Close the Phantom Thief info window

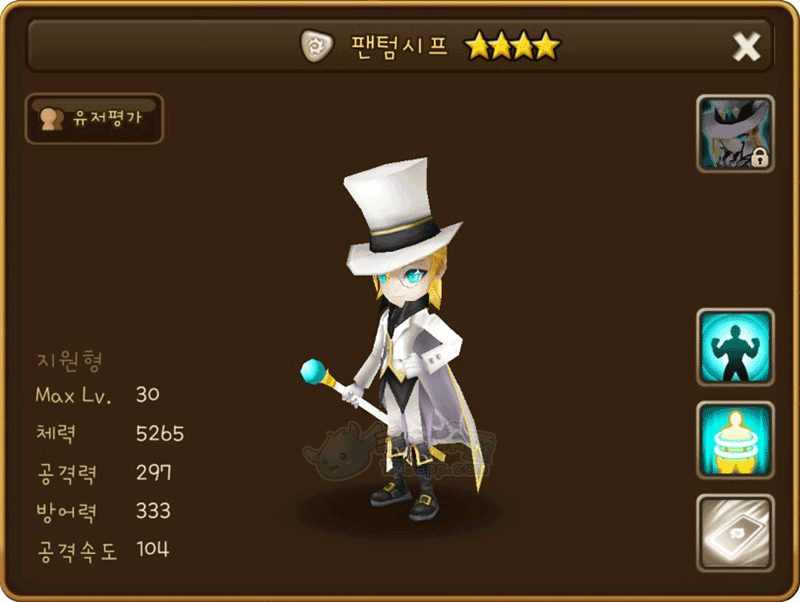click(747, 46)
